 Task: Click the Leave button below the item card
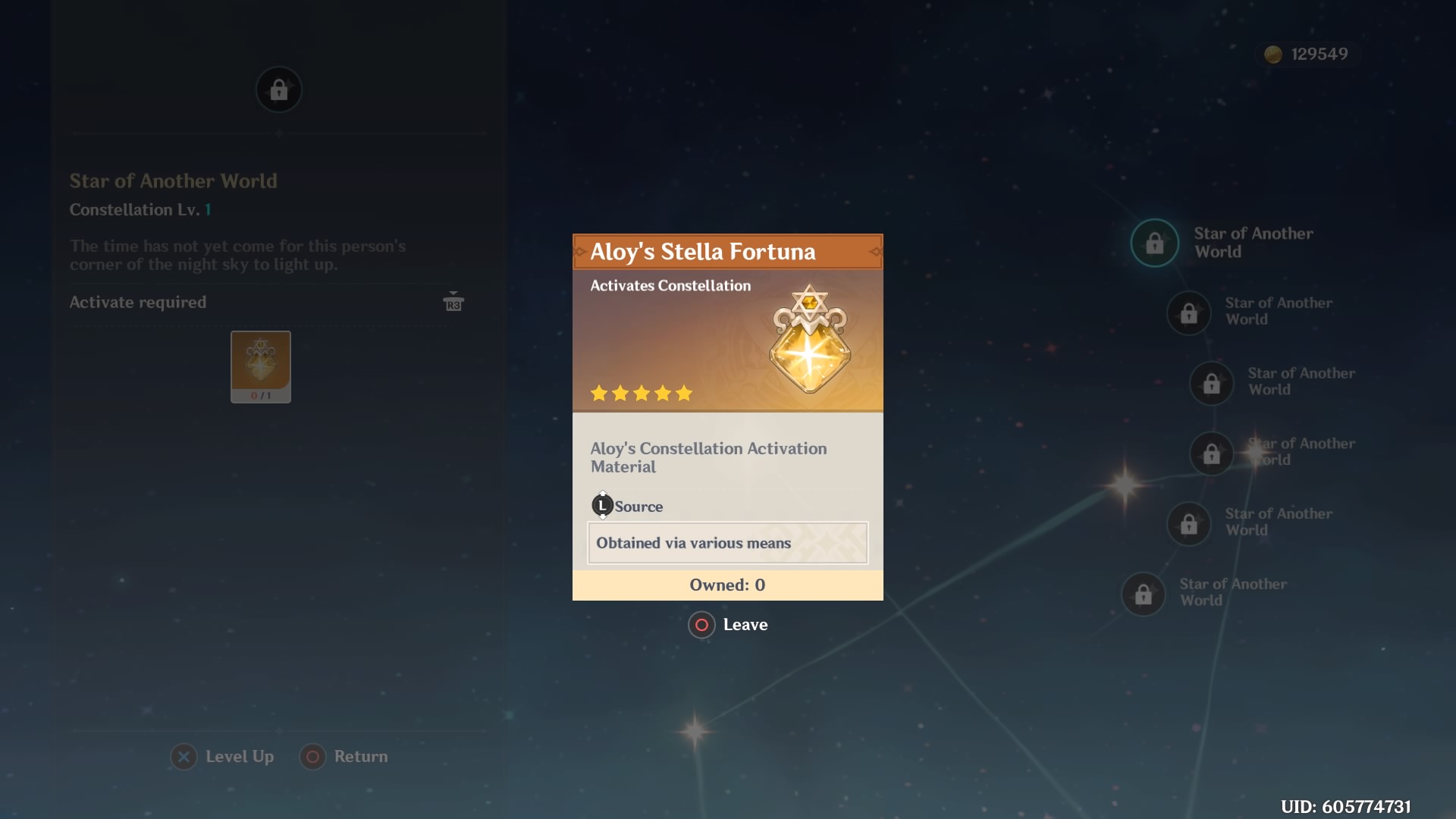(x=726, y=625)
